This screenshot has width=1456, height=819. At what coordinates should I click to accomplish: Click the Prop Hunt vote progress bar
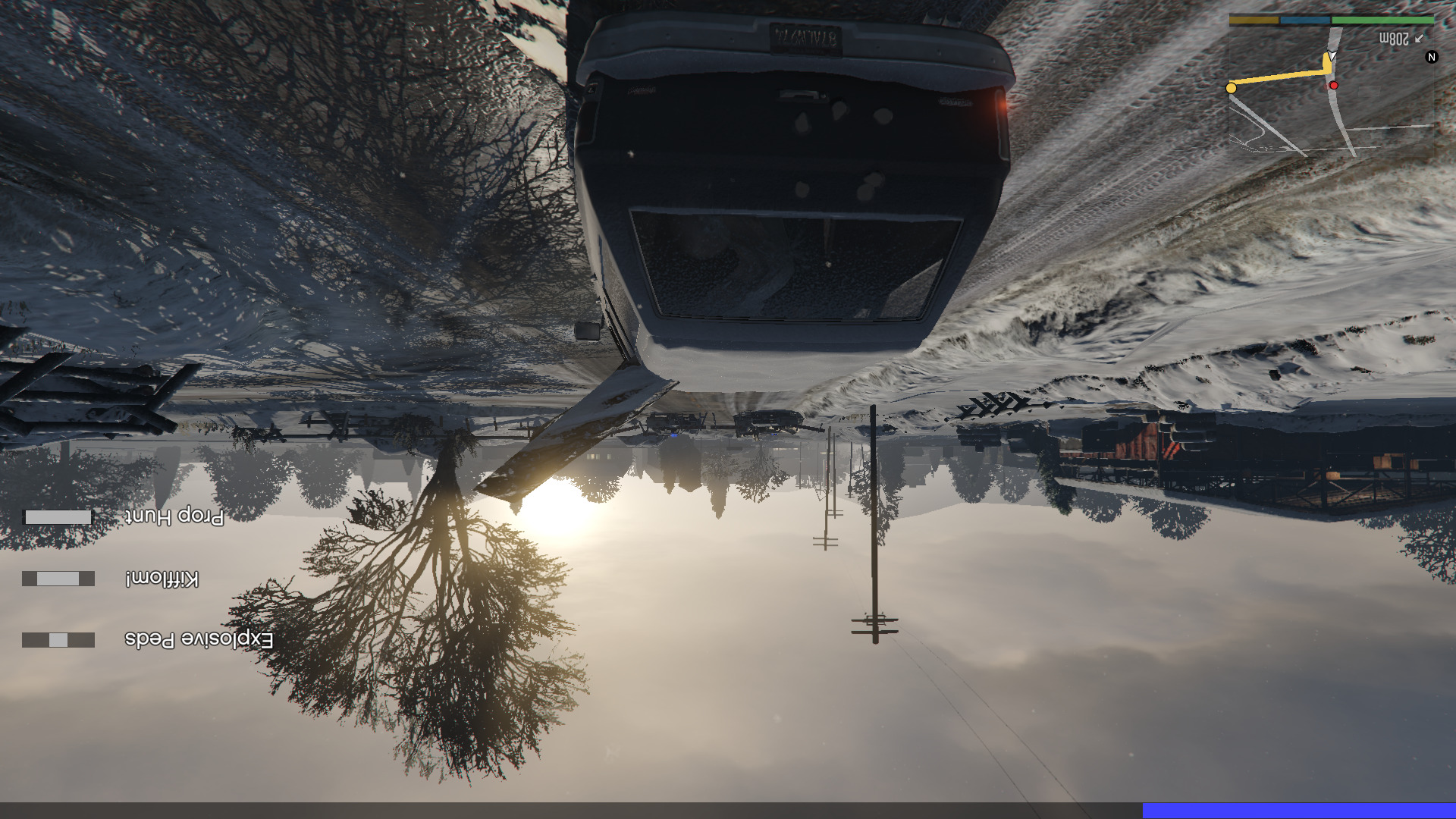pyautogui.click(x=57, y=518)
